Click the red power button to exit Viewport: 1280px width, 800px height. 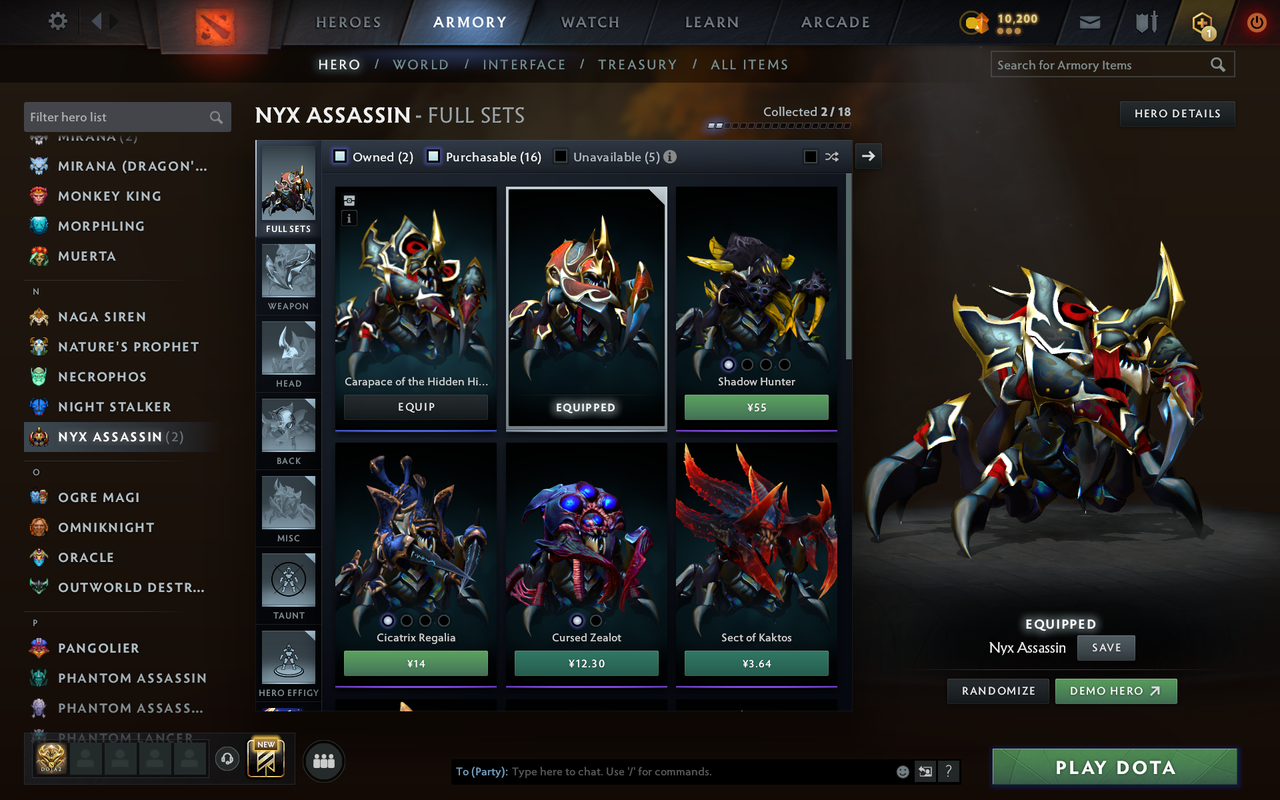point(1256,20)
